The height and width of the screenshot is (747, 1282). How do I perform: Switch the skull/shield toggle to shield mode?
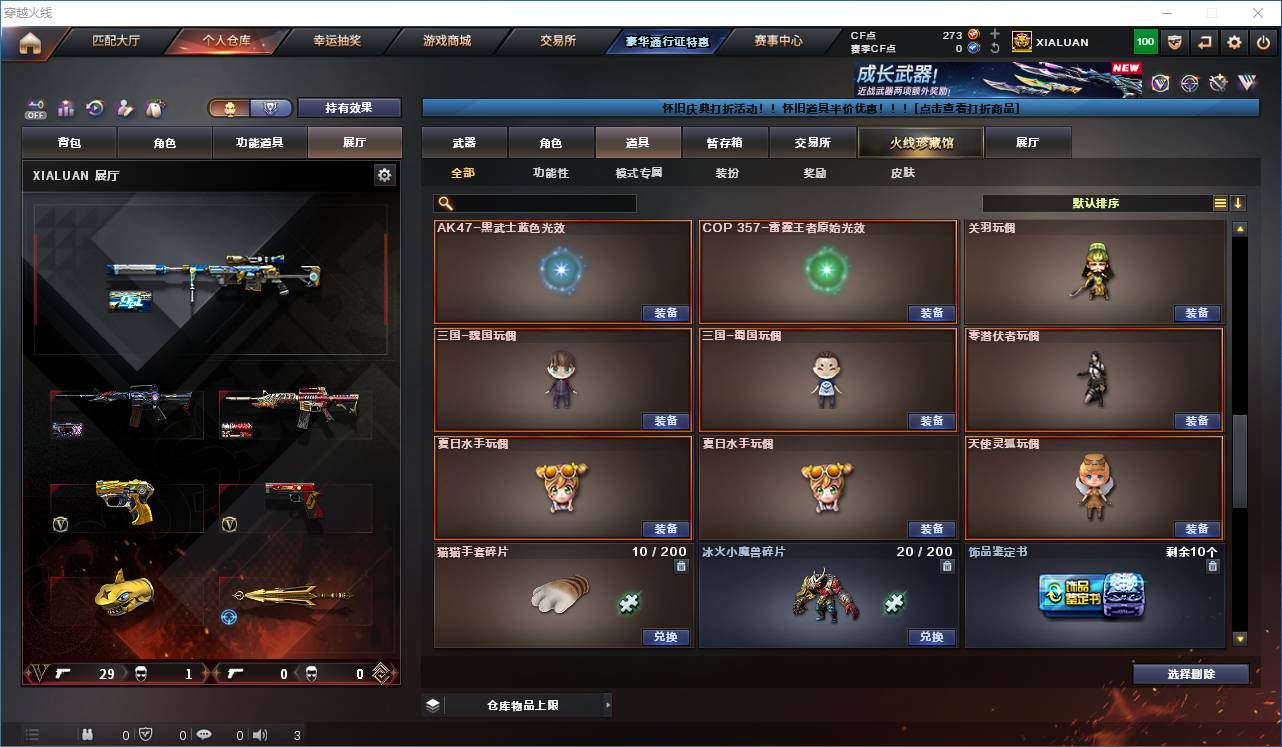pos(268,107)
